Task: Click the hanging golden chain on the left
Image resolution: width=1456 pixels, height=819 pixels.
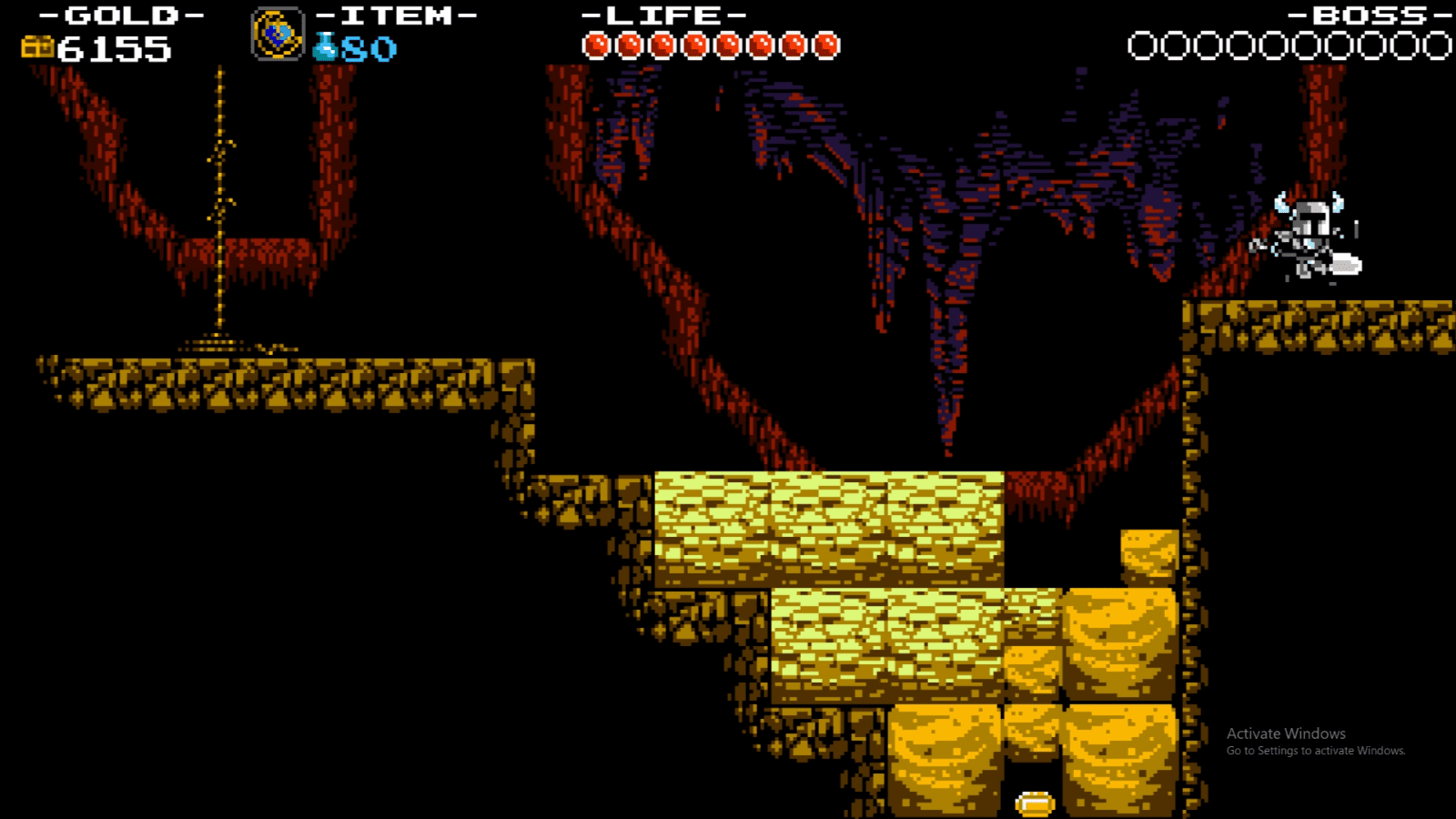Action: (218, 200)
